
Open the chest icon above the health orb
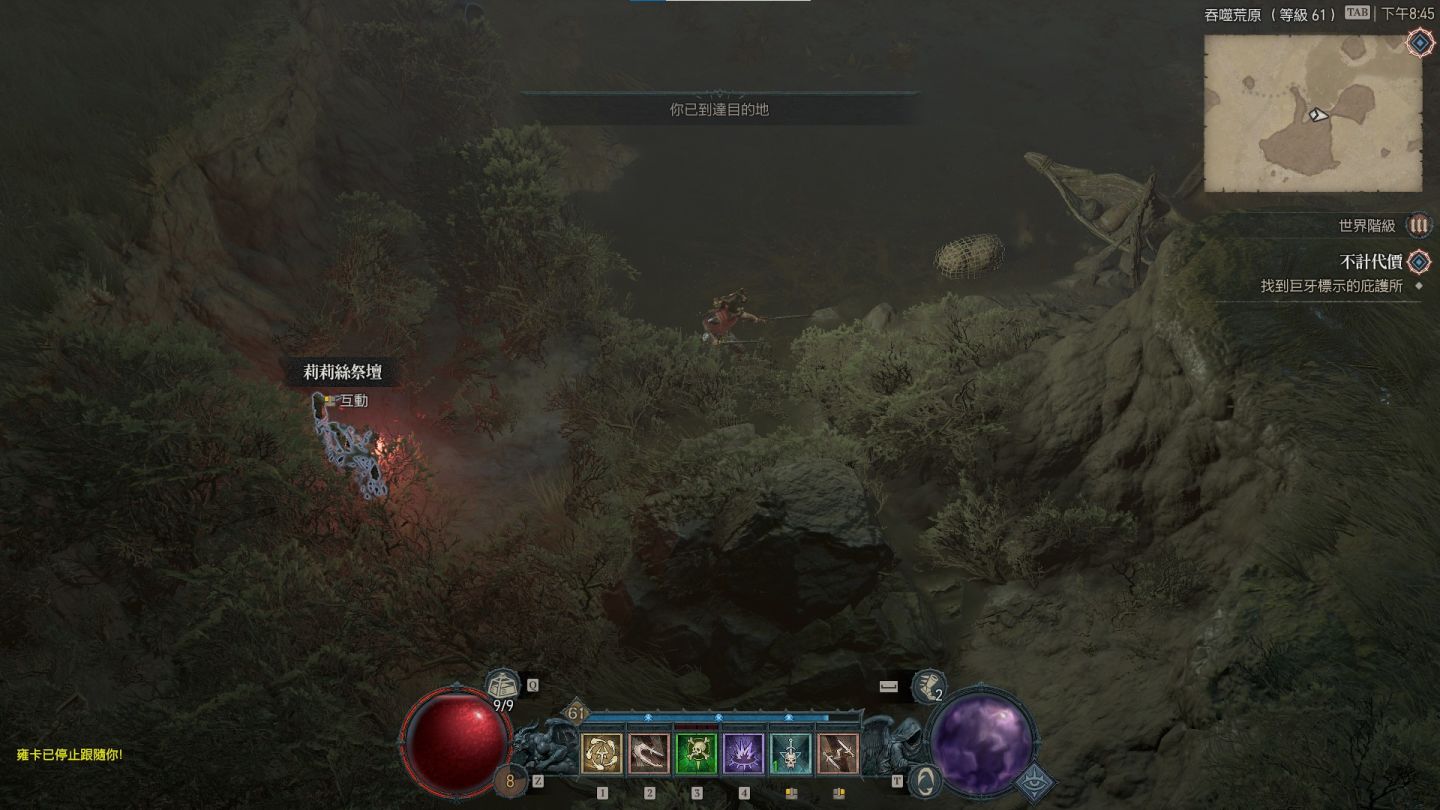[503, 686]
